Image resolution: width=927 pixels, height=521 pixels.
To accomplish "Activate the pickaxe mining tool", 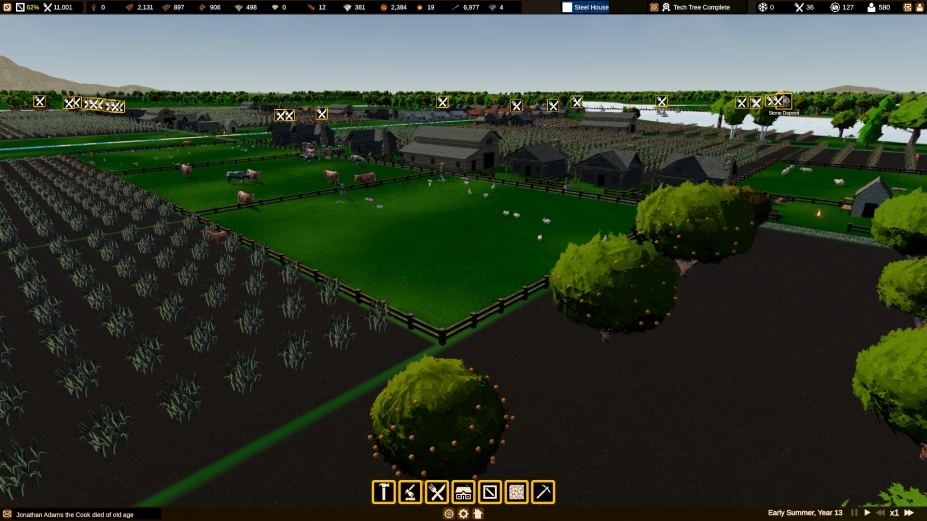I will click(x=543, y=492).
